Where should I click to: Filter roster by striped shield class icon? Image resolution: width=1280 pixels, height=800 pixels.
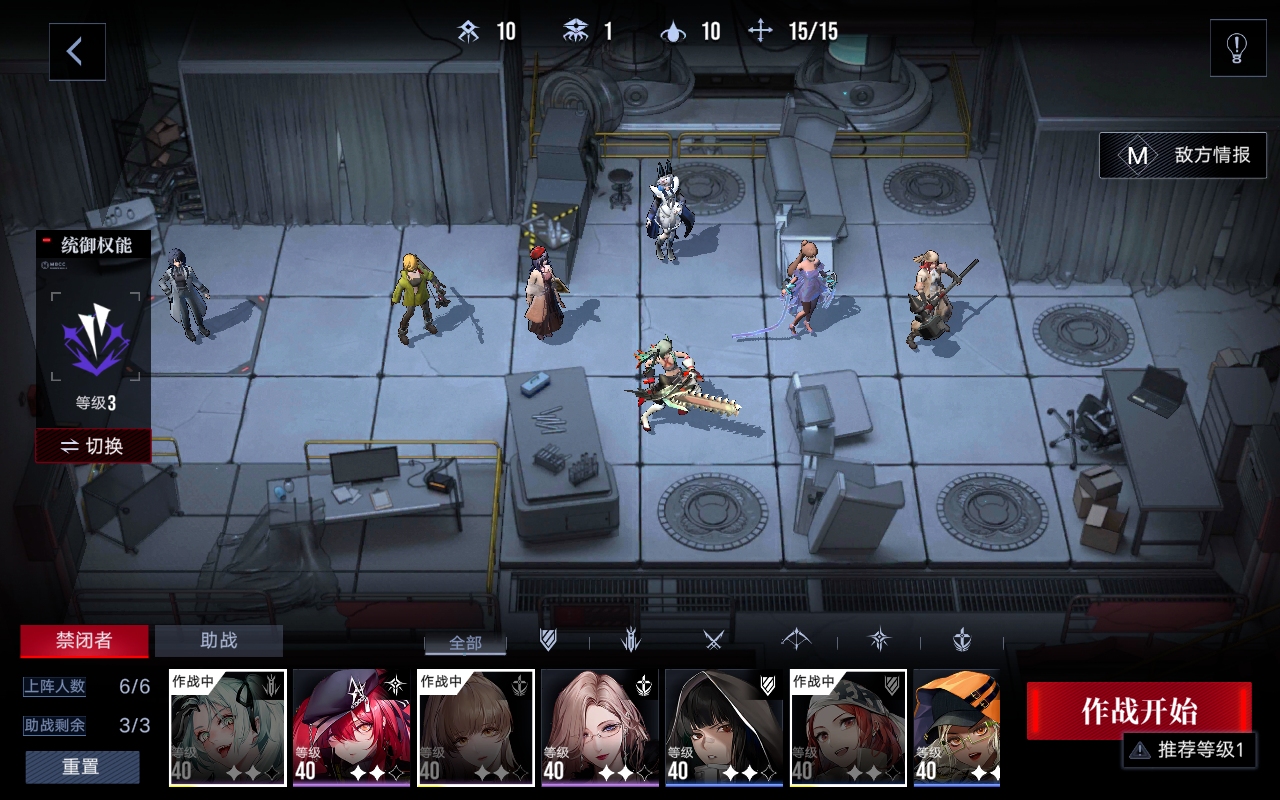coord(548,640)
